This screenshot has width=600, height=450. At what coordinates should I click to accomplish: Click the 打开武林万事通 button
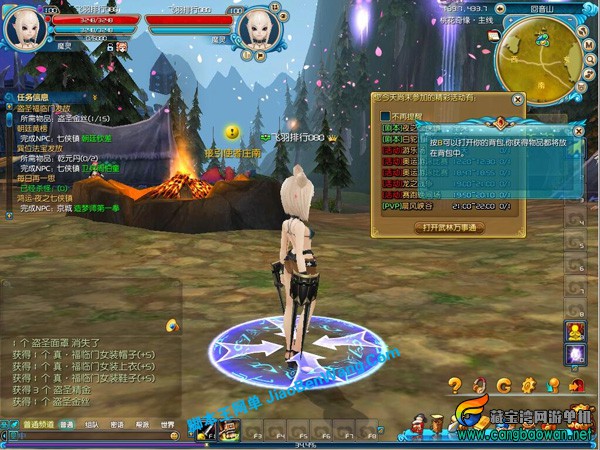(448, 228)
